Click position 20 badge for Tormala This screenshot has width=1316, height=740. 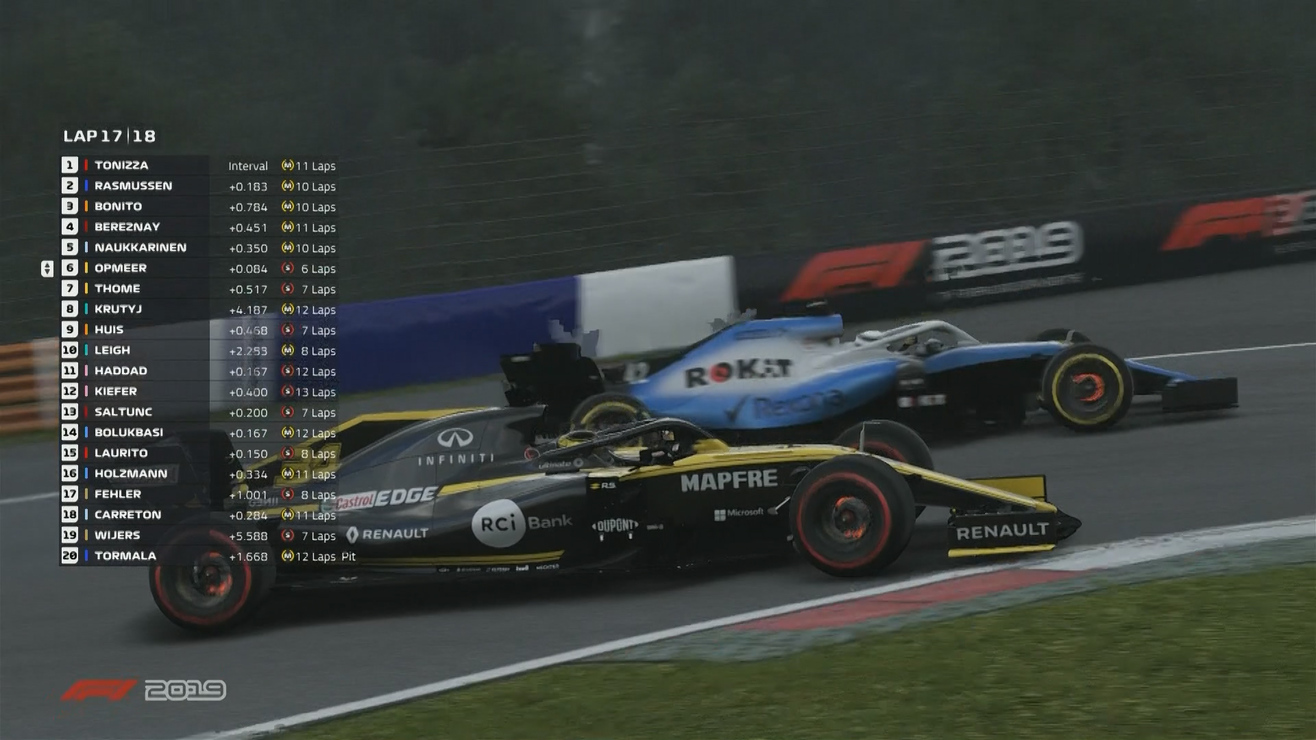tap(68, 555)
